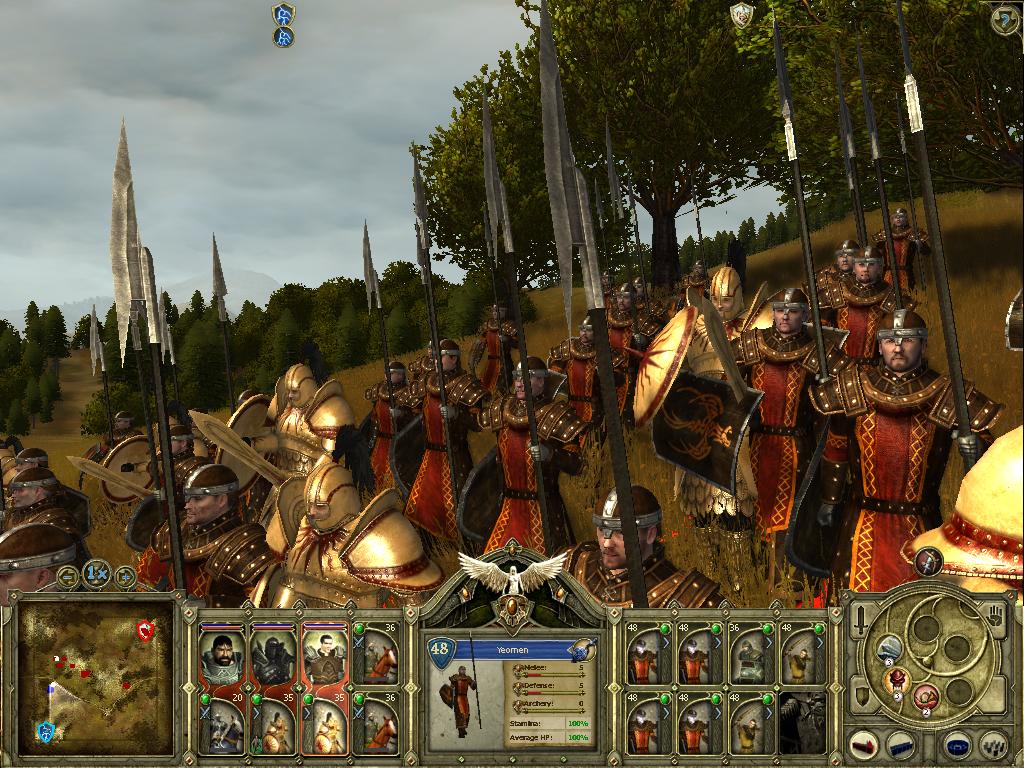Image resolution: width=1024 pixels, height=768 pixels.
Task: Increase game speed with the plus button
Action: coord(125,577)
